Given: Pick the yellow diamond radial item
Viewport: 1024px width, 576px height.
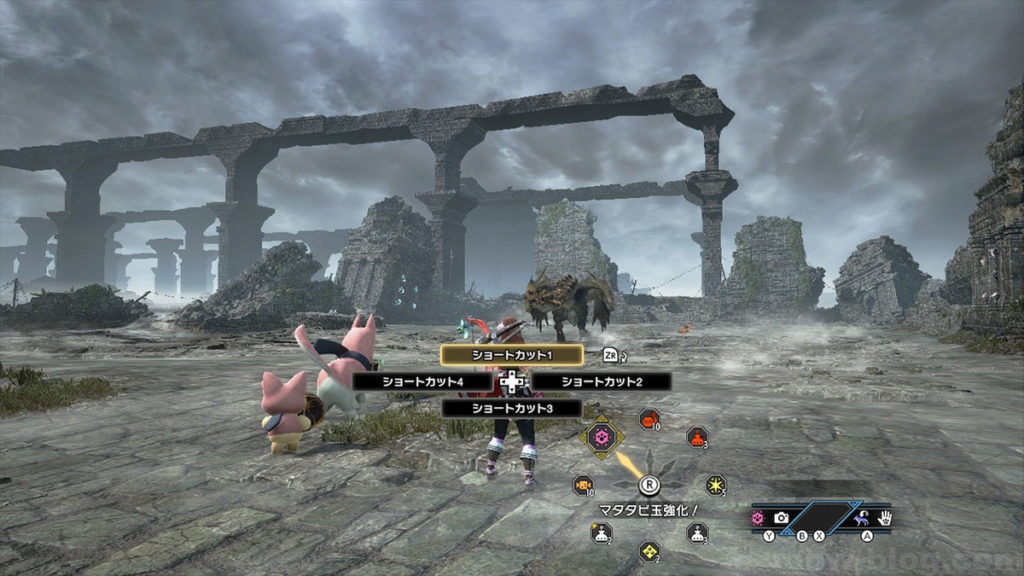Looking at the screenshot, I should coord(649,550).
